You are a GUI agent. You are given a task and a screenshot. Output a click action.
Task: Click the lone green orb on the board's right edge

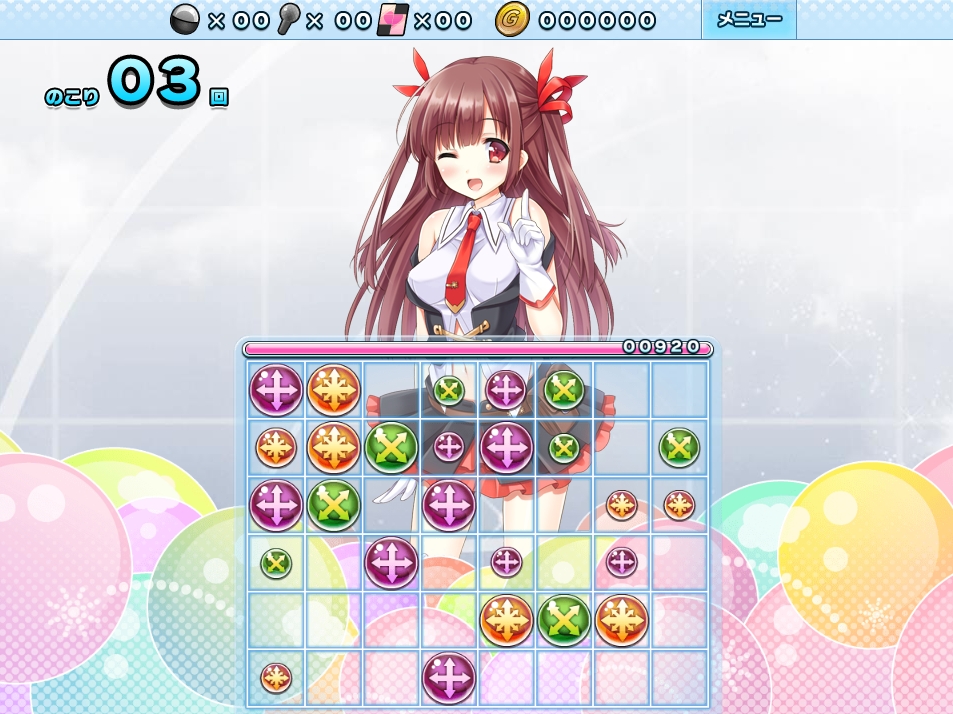pyautogui.click(x=679, y=447)
